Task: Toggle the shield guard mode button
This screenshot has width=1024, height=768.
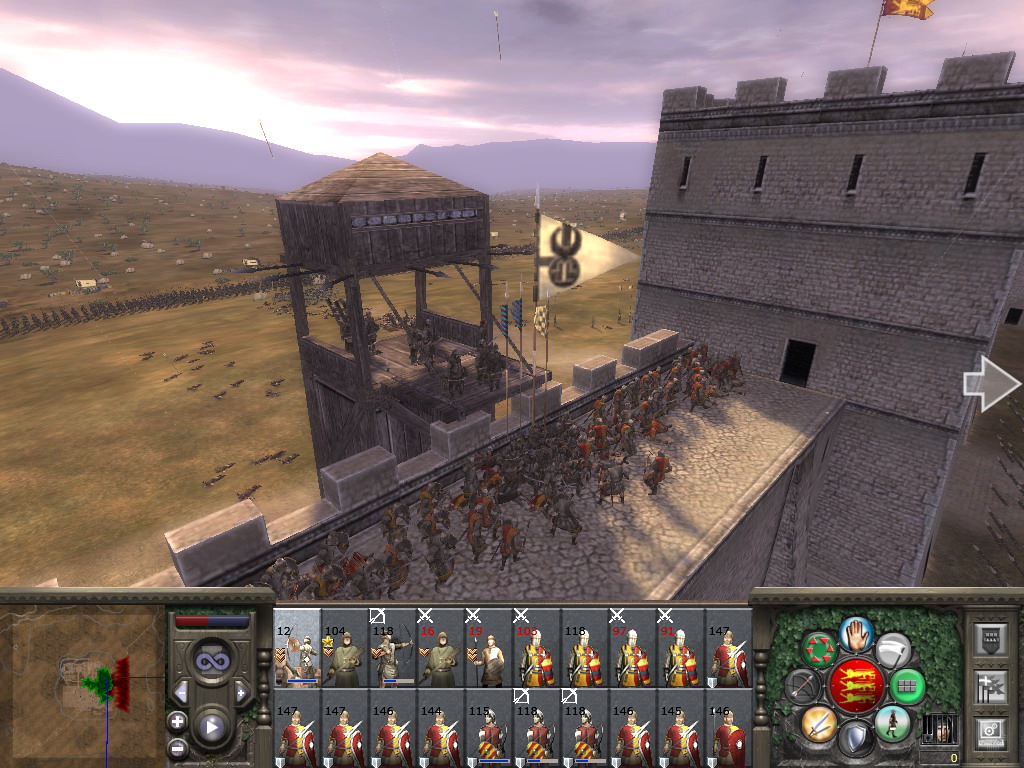Action: pos(856,739)
